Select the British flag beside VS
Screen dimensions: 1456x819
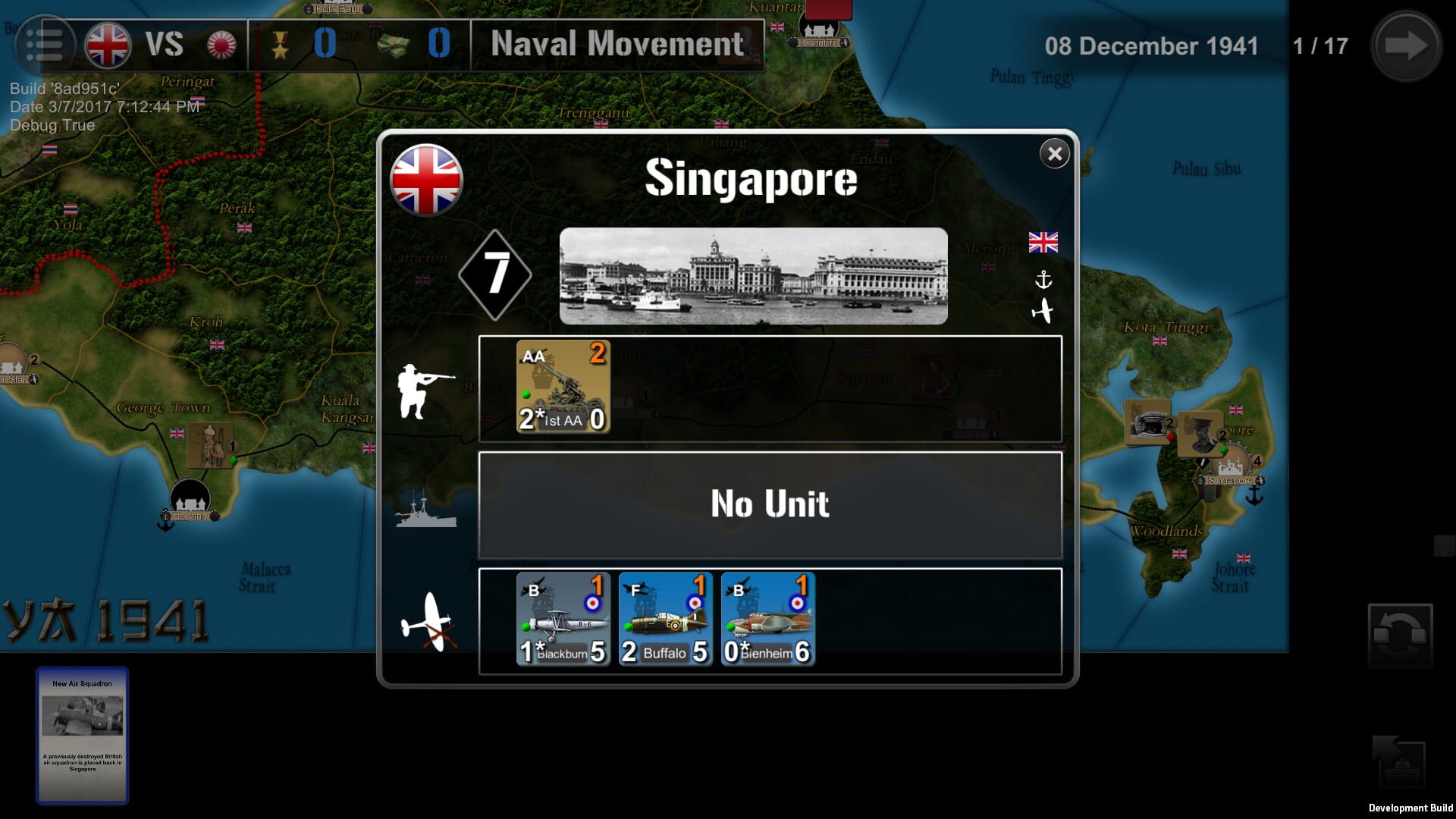(x=106, y=44)
